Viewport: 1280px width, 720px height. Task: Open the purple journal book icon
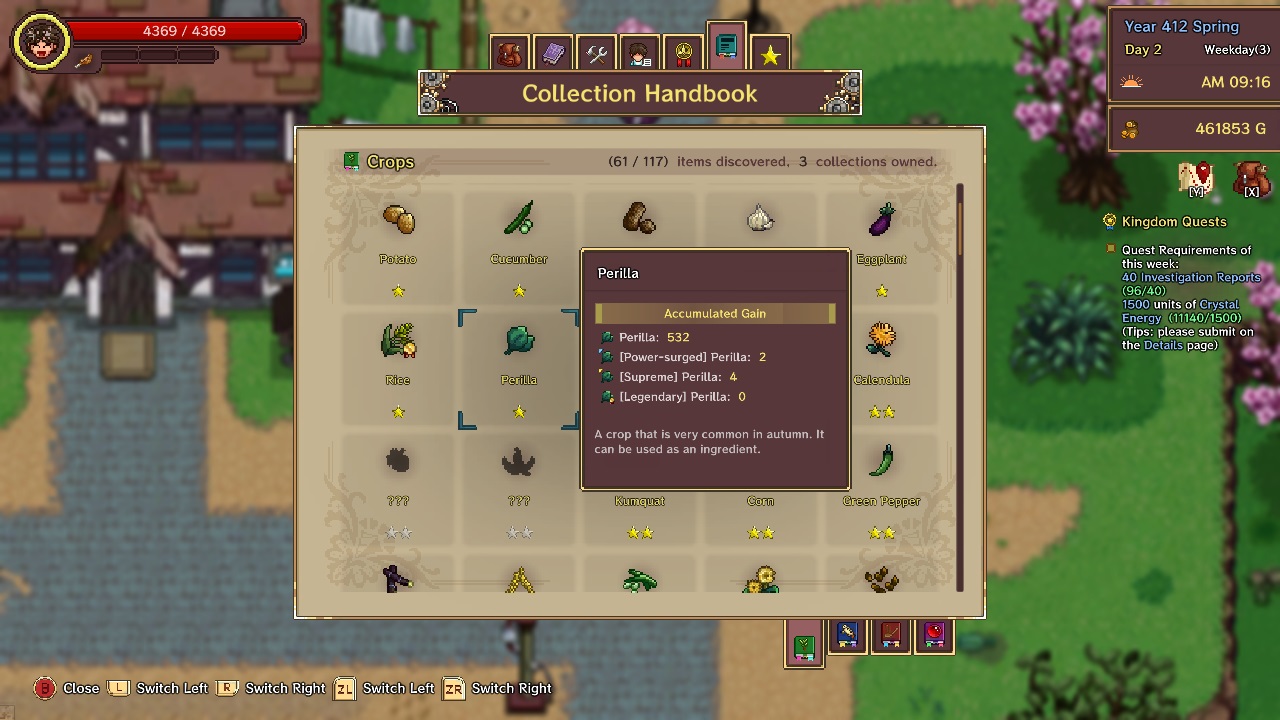pyautogui.click(x=553, y=52)
